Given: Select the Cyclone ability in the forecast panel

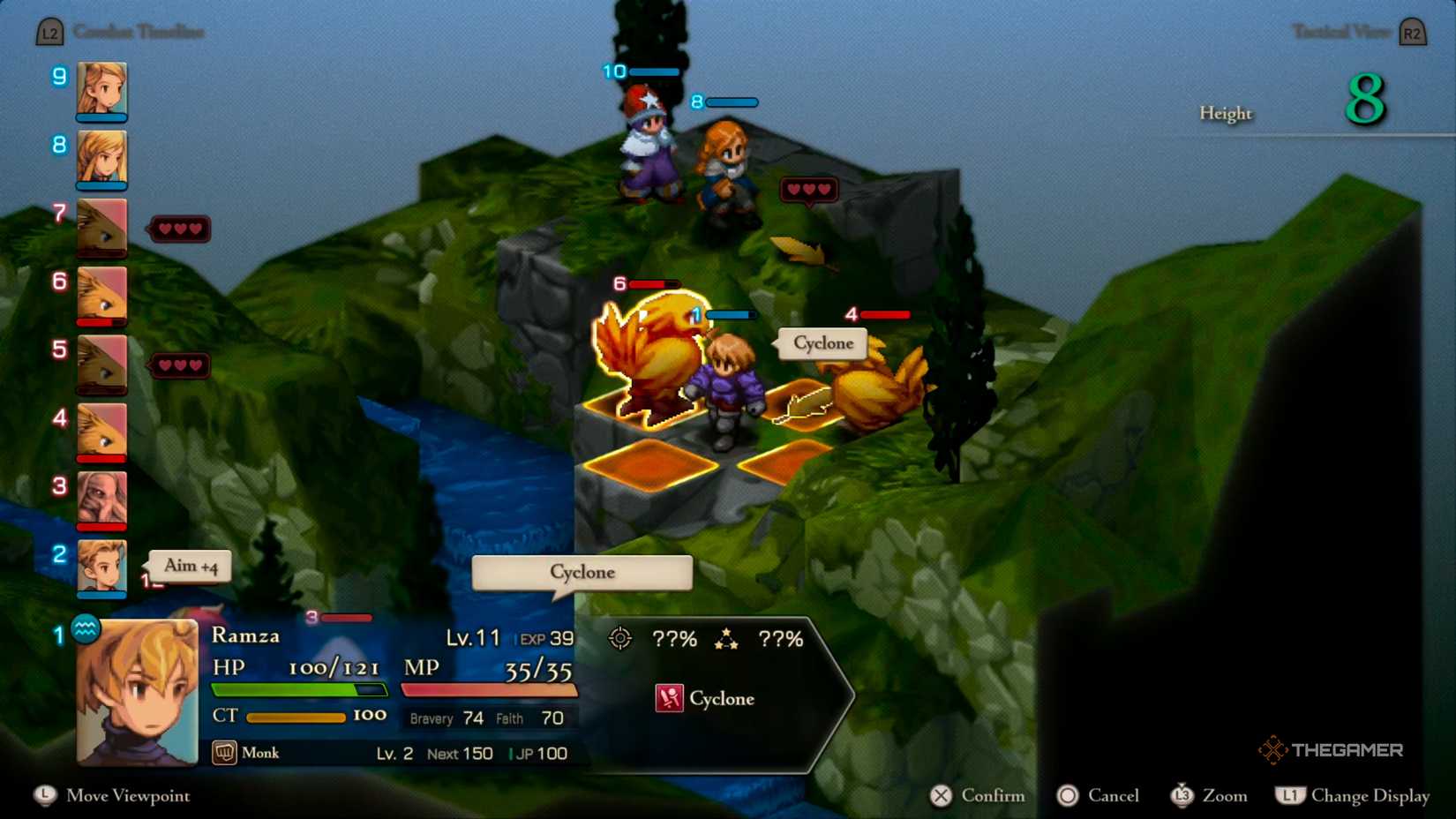Looking at the screenshot, I should click(706, 699).
